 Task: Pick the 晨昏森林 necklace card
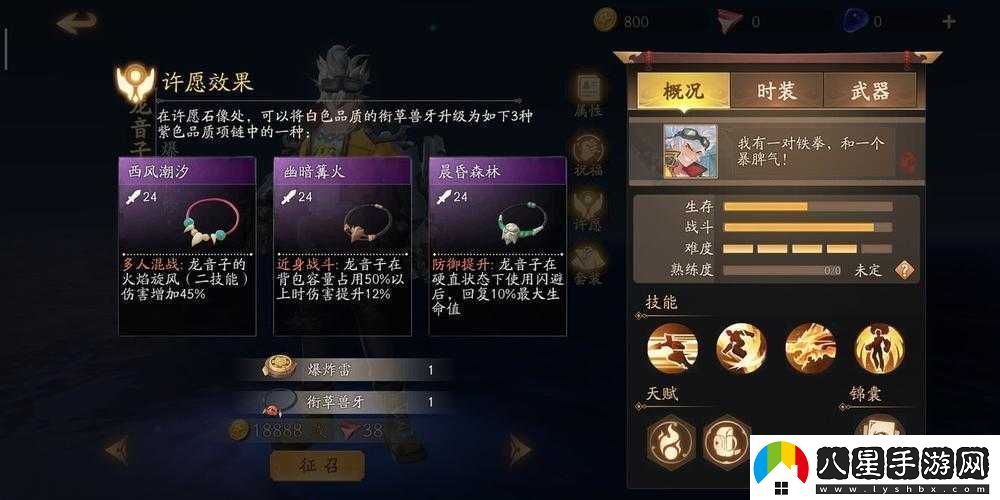496,245
